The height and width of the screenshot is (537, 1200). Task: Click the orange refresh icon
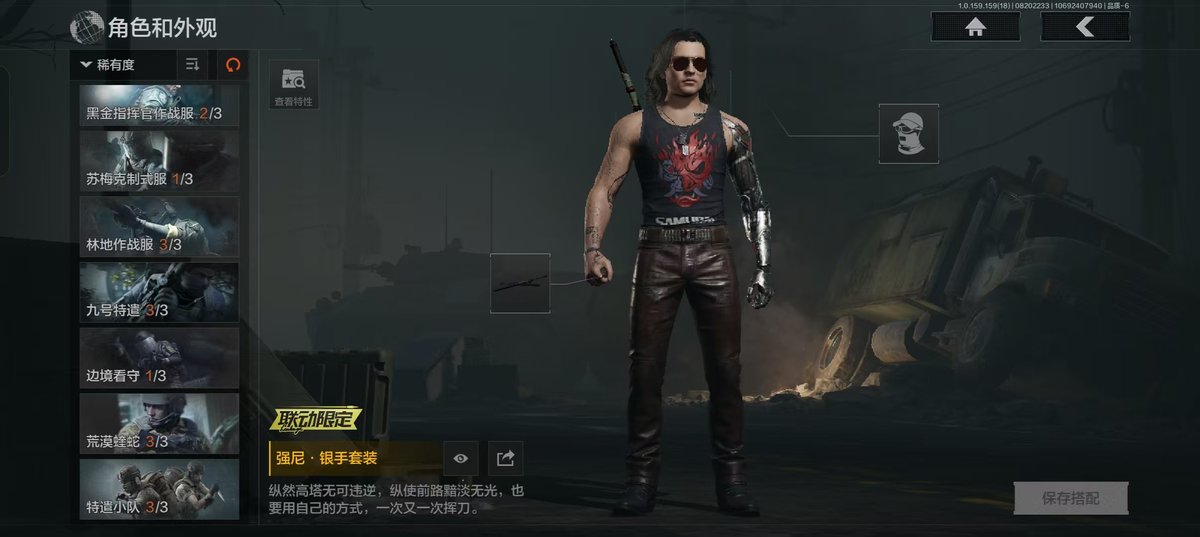[x=233, y=65]
